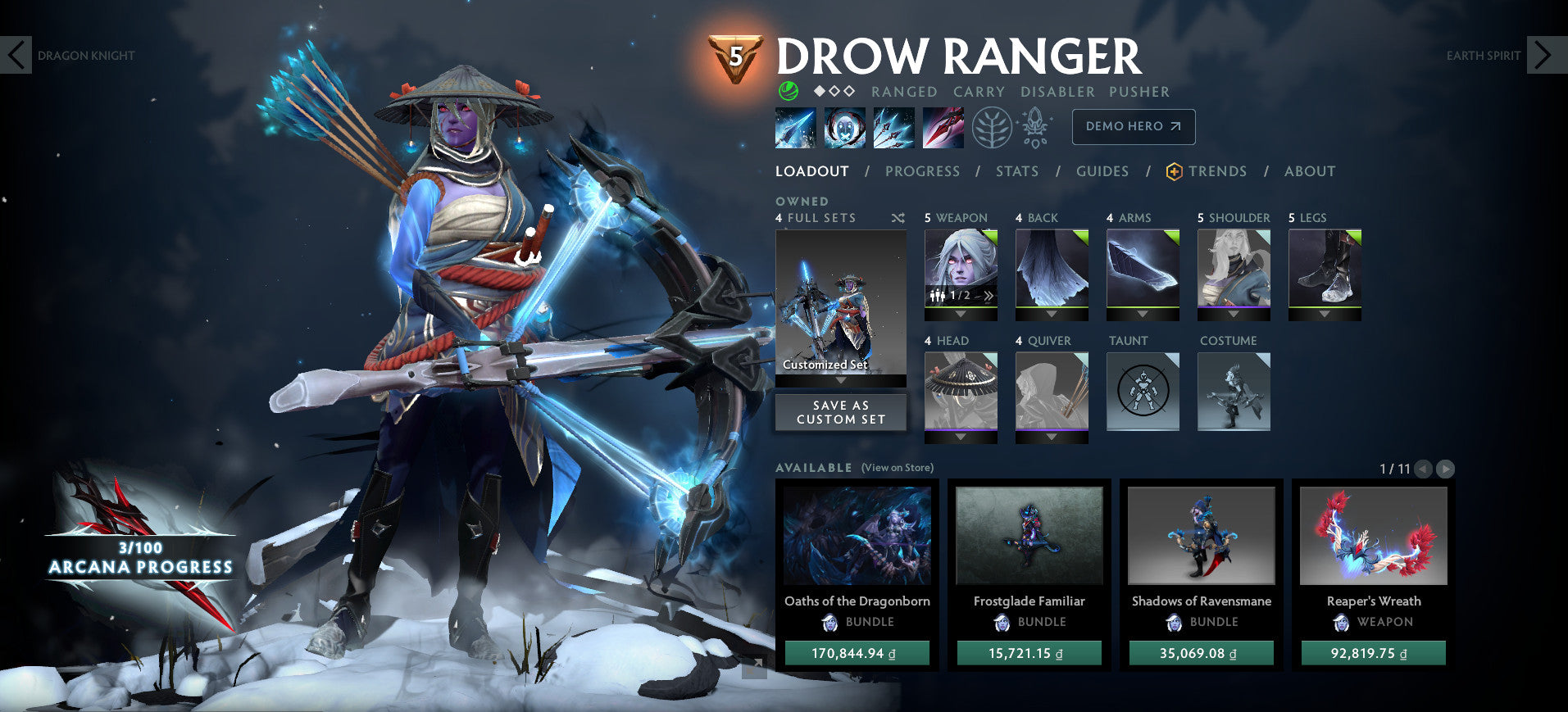Select the Marksmanship ability icon
Image resolution: width=1568 pixels, height=712 pixels.
pos(943,128)
